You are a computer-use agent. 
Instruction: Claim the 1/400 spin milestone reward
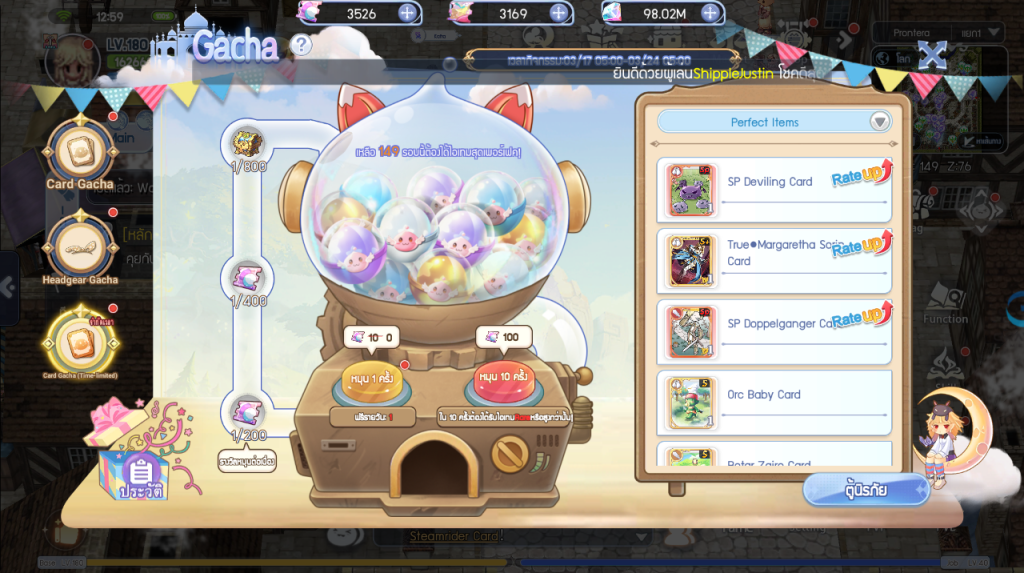(248, 275)
